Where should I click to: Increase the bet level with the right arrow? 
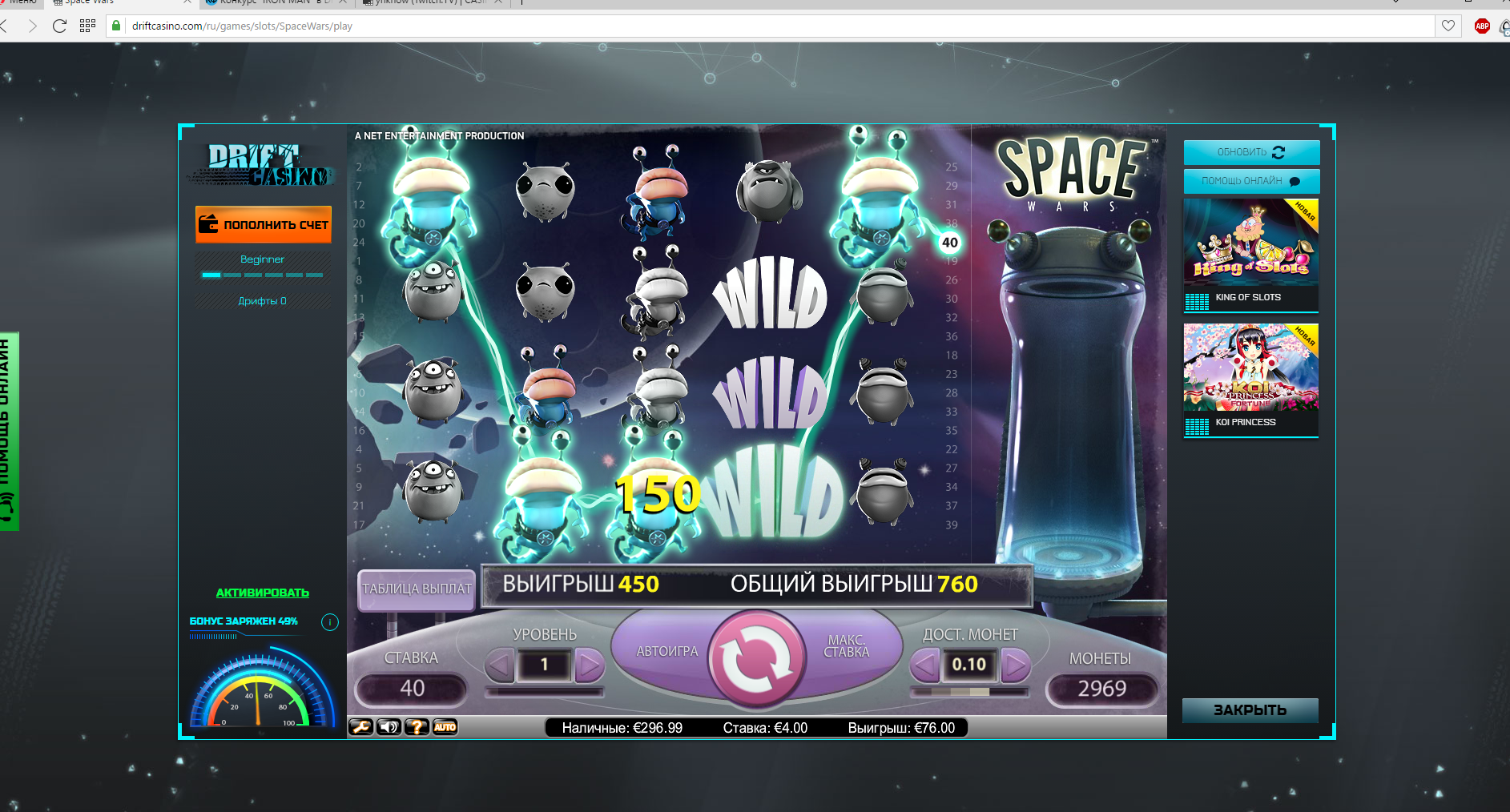coord(590,665)
